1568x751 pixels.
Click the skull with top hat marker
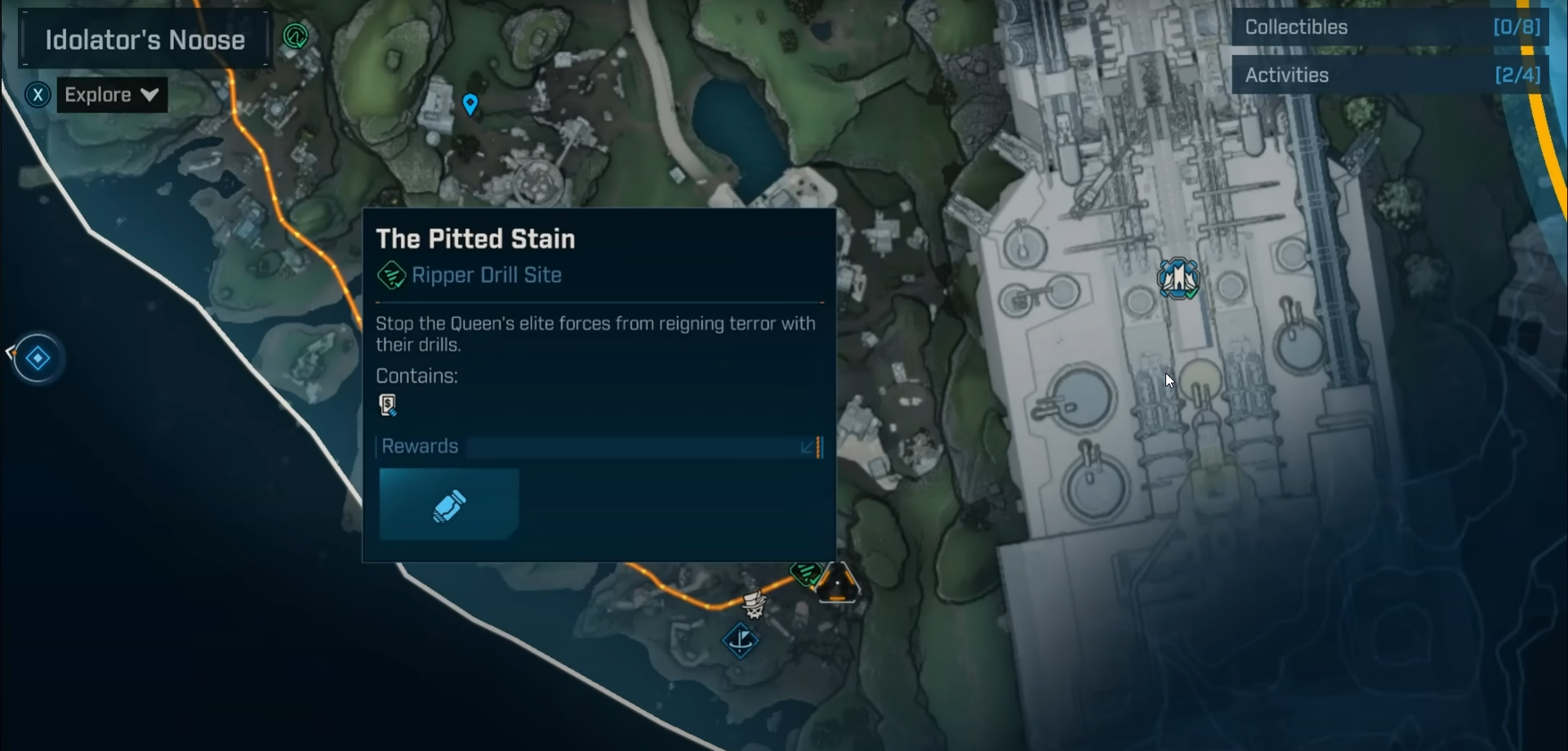tap(753, 604)
